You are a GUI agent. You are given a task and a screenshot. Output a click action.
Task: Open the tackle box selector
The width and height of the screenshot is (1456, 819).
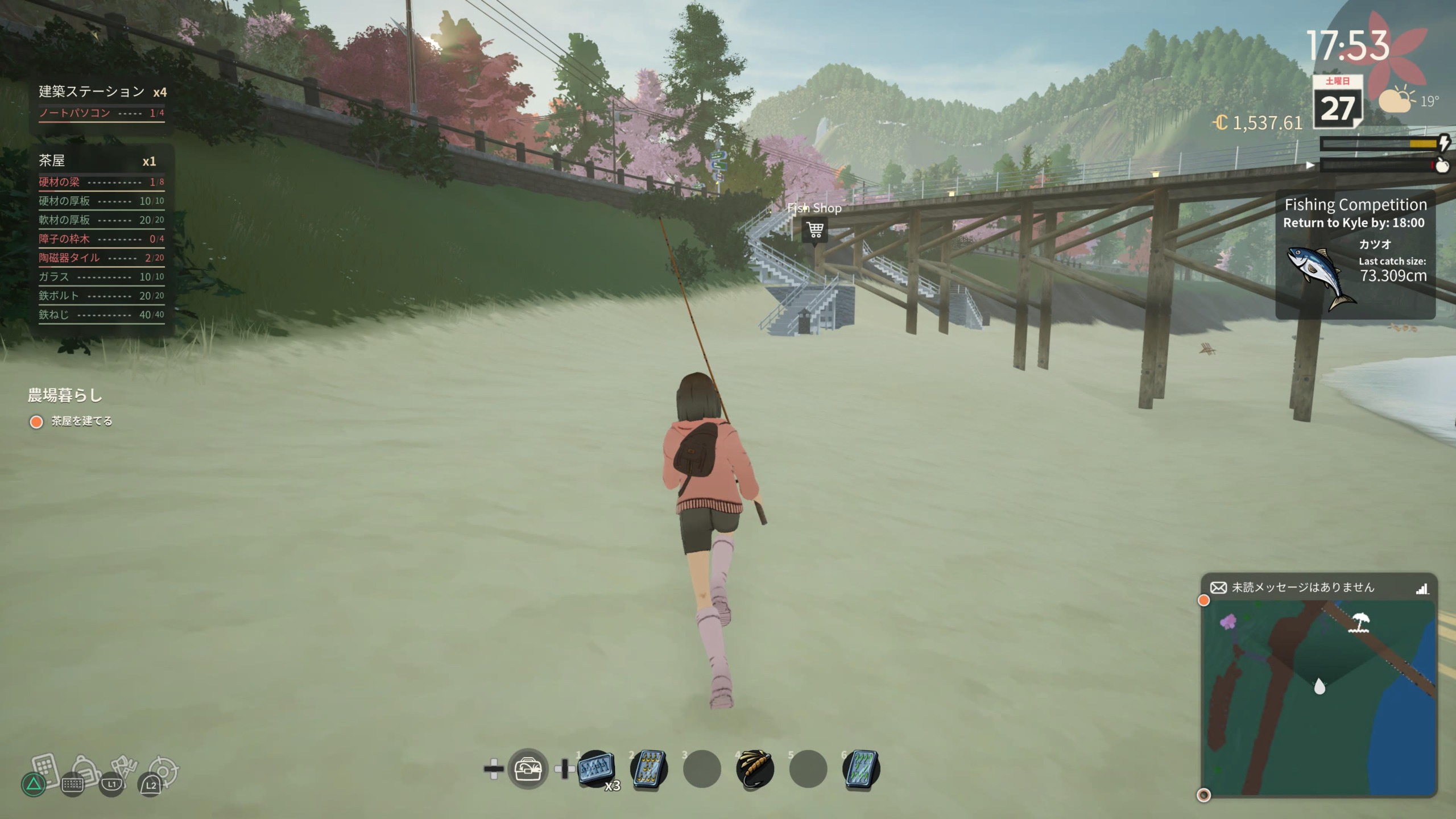coord(528,769)
